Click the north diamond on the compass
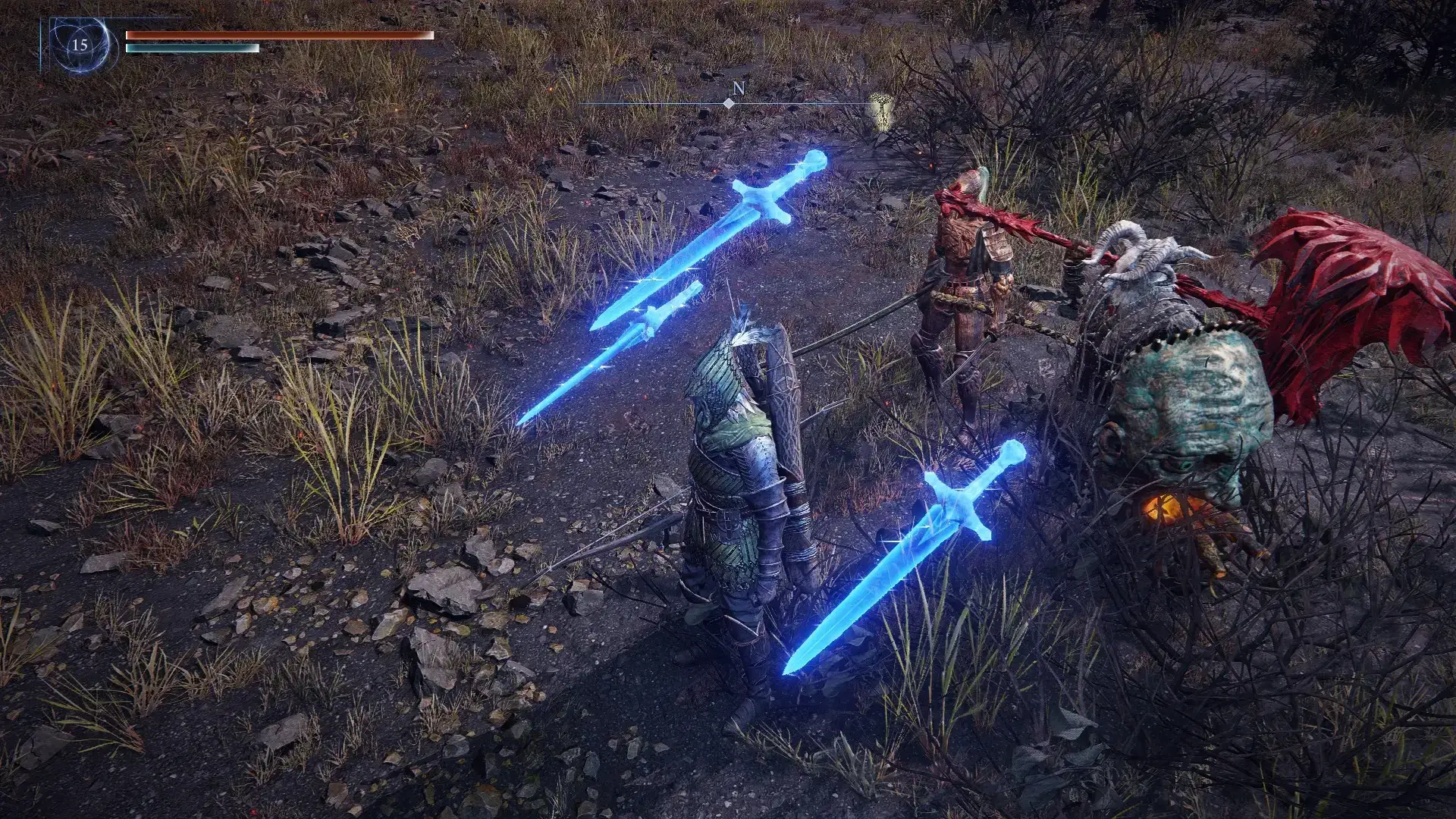The width and height of the screenshot is (1456, 819). point(729,103)
